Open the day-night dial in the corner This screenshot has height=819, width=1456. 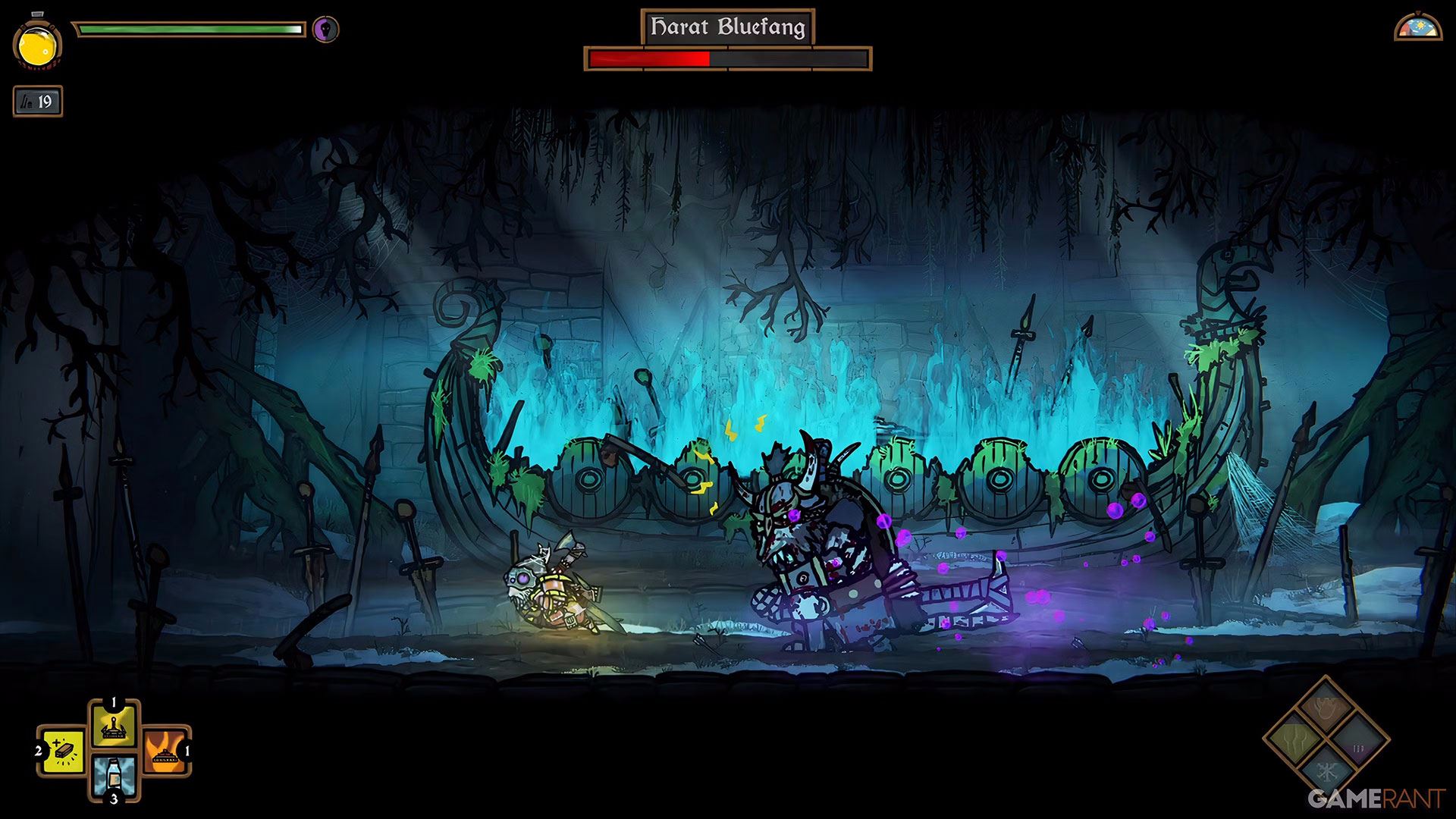1418,27
